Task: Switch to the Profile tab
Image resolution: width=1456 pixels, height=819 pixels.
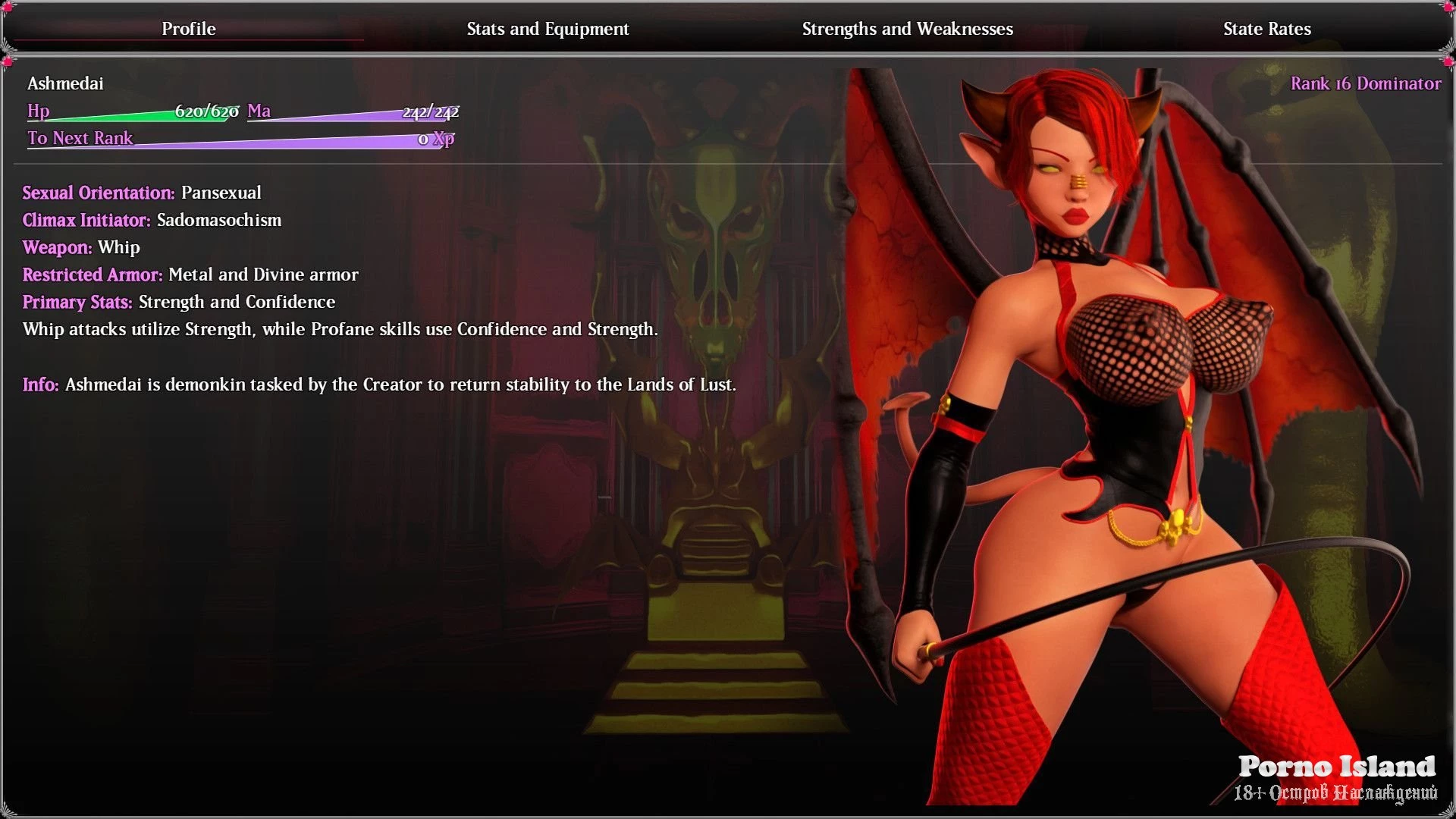Action: 189,29
